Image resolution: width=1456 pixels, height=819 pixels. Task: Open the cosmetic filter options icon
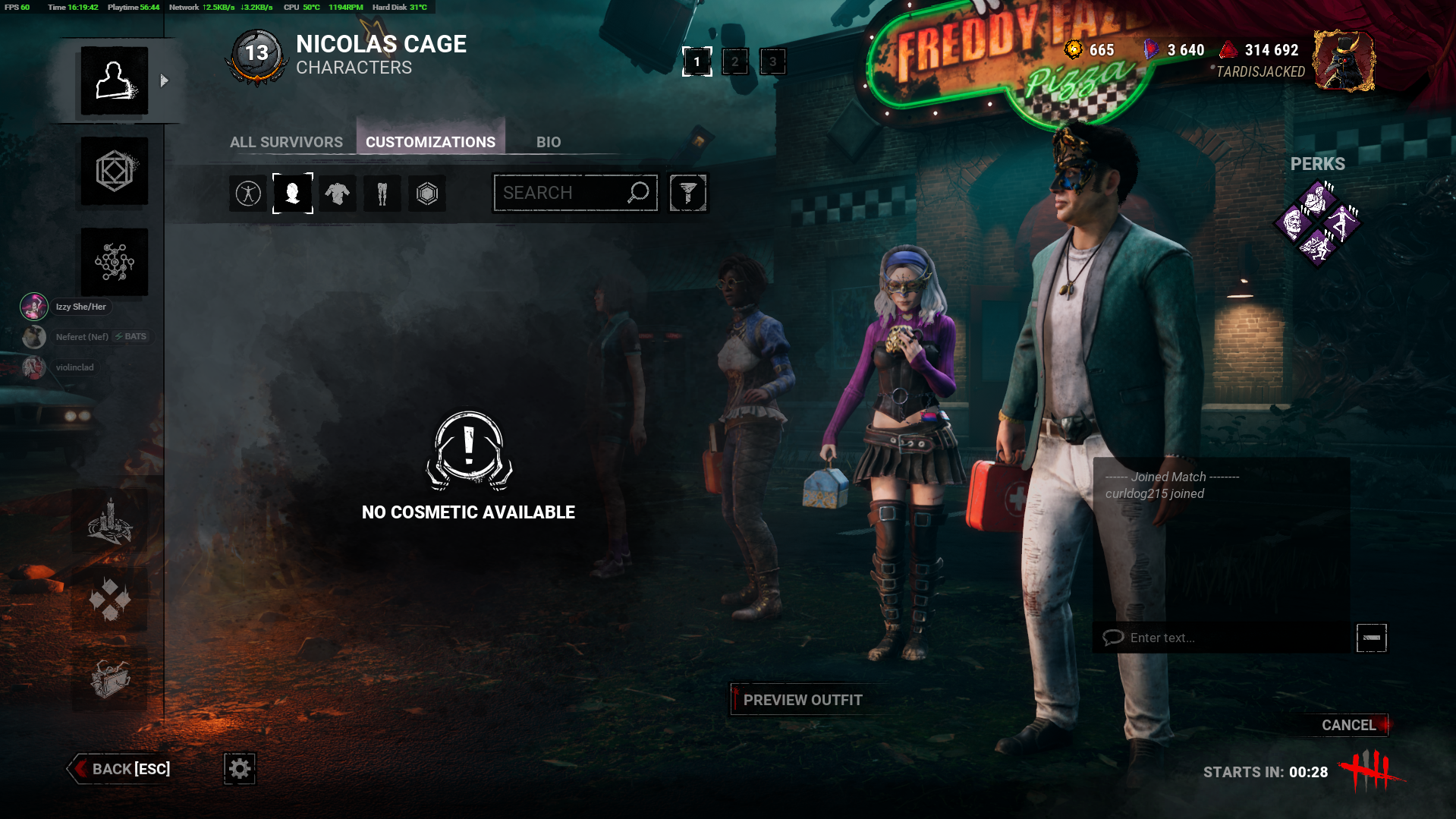[x=687, y=193]
